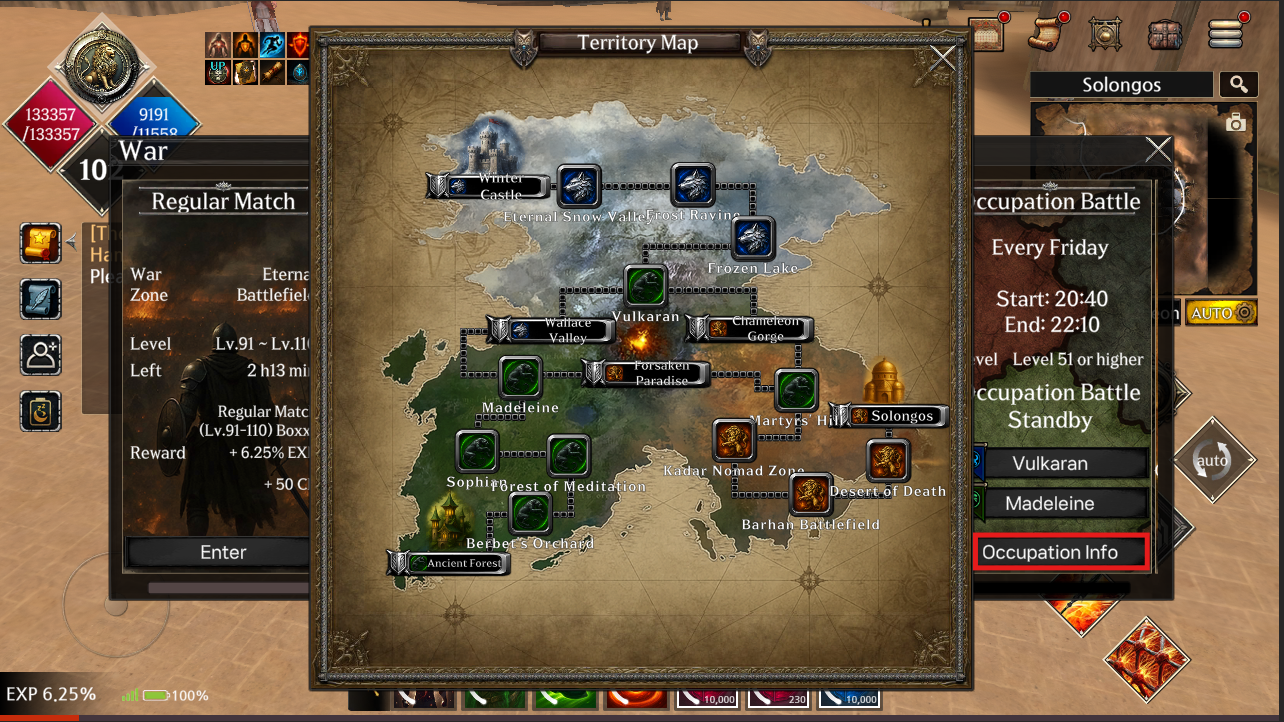
Task: Select the Vulkaran territory node on map
Action: point(646,286)
